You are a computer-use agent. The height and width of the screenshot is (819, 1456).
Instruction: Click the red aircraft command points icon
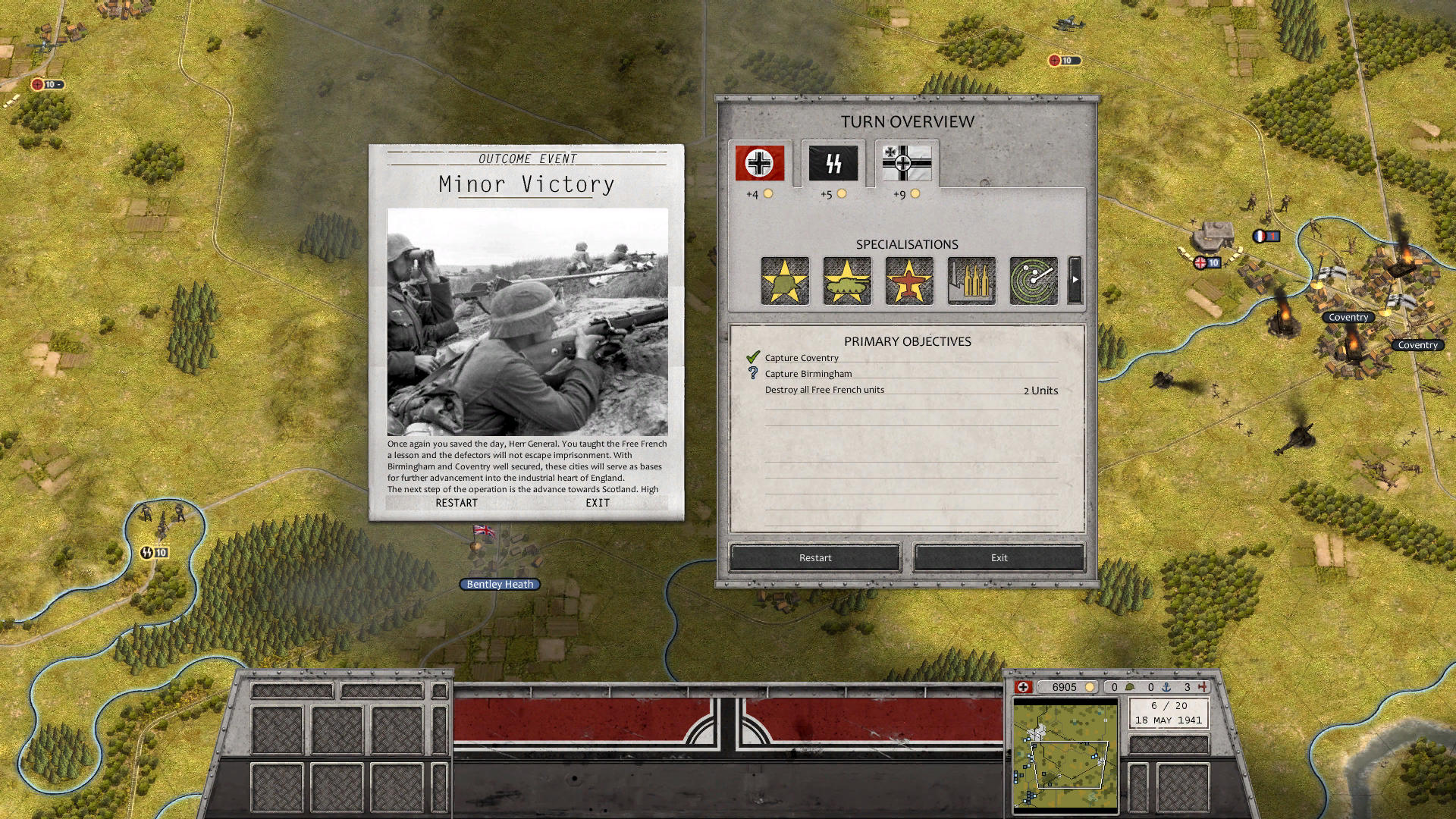[x=1201, y=687]
